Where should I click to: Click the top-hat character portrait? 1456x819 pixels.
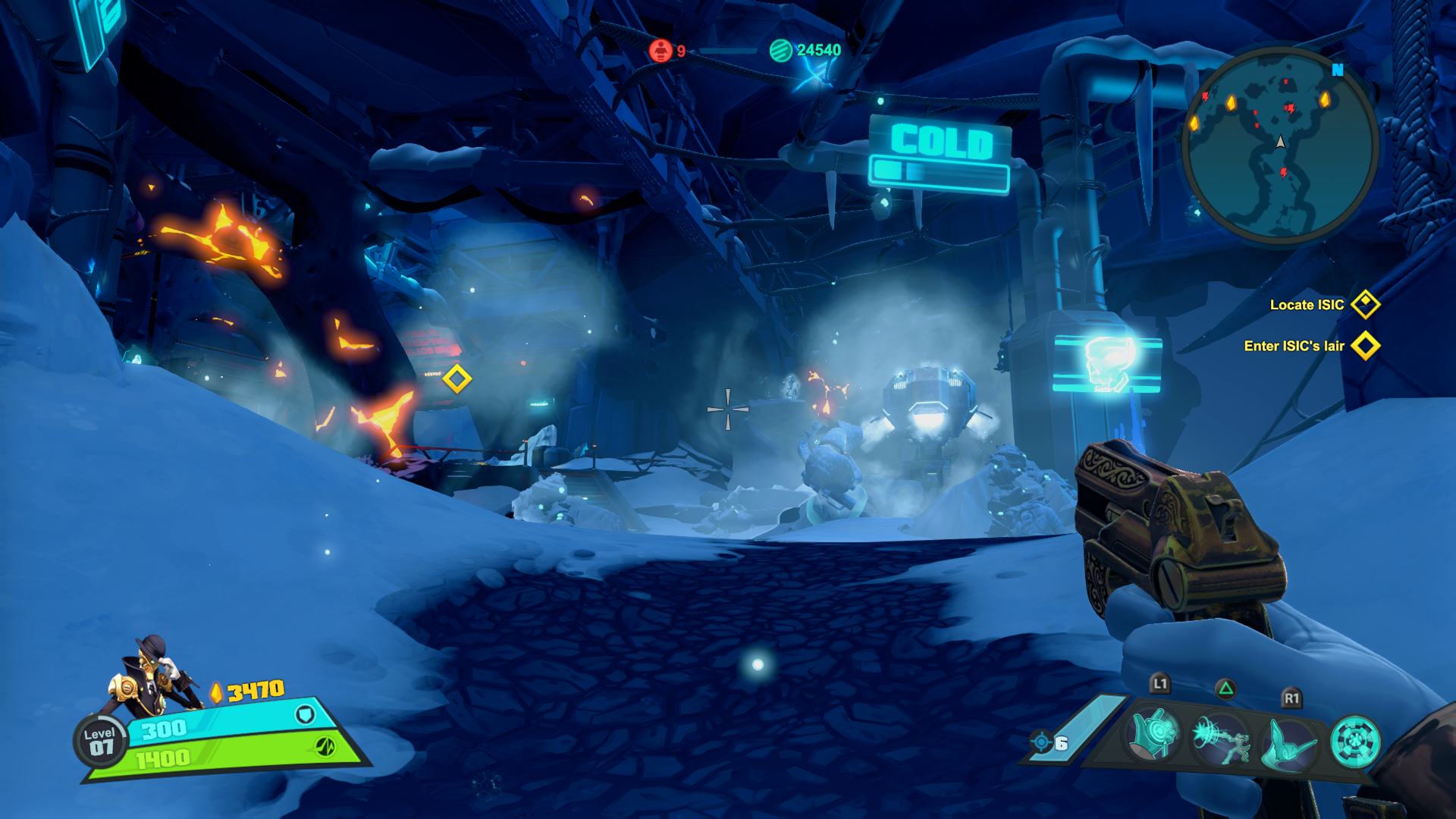[152, 677]
